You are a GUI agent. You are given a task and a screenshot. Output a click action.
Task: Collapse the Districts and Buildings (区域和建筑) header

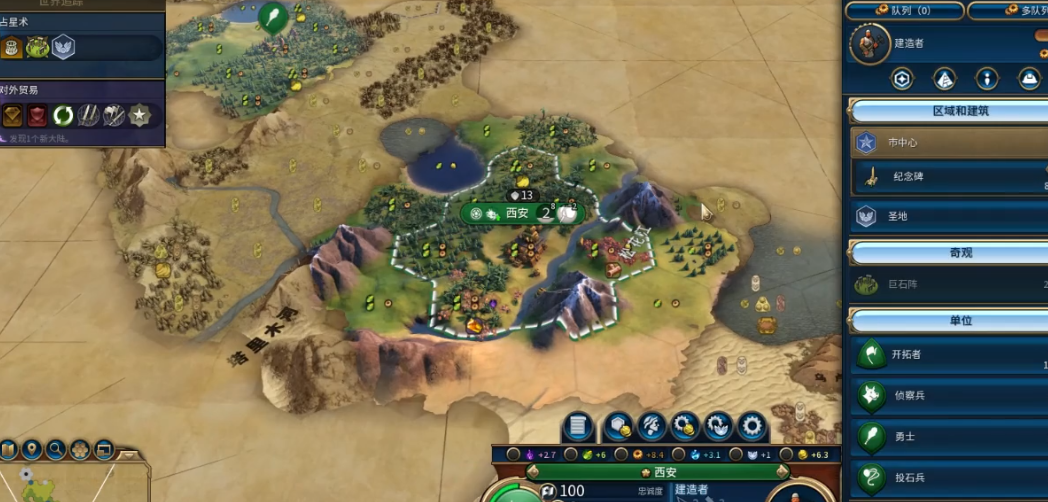pyautogui.click(x=946, y=111)
